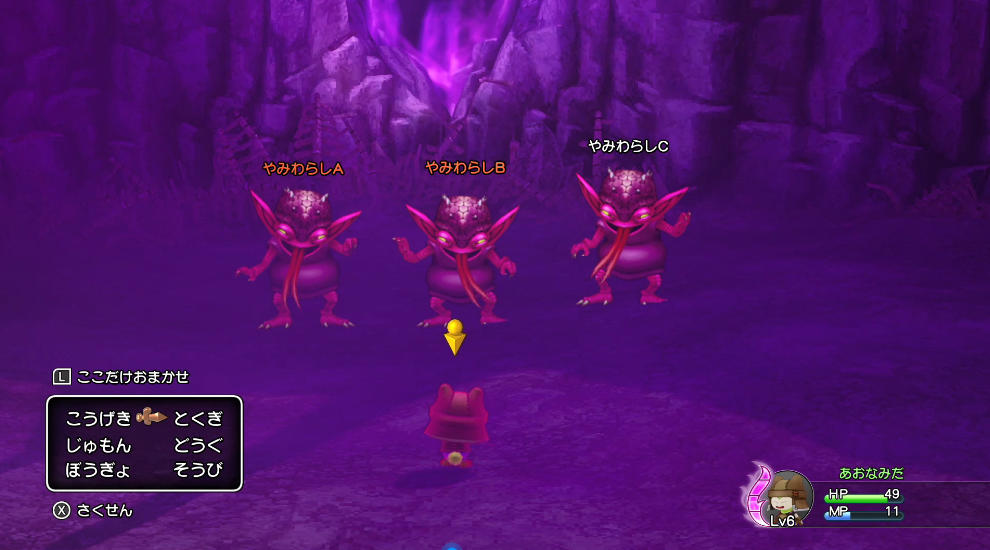The height and width of the screenshot is (550, 990).
Task: Open the そうび (Equipment) command
Action: (x=197, y=469)
